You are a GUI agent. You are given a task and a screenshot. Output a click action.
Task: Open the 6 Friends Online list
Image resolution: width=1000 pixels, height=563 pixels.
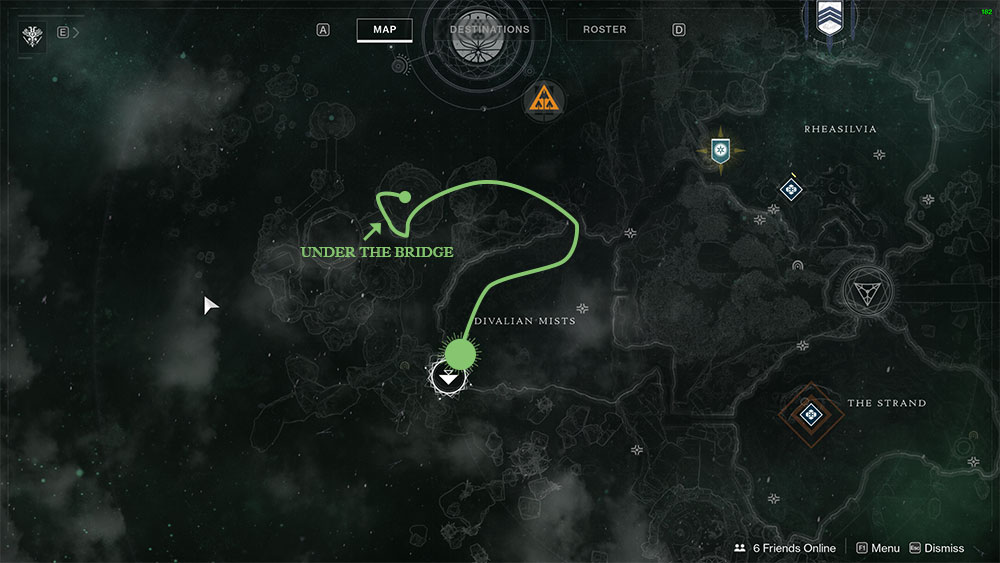784,548
